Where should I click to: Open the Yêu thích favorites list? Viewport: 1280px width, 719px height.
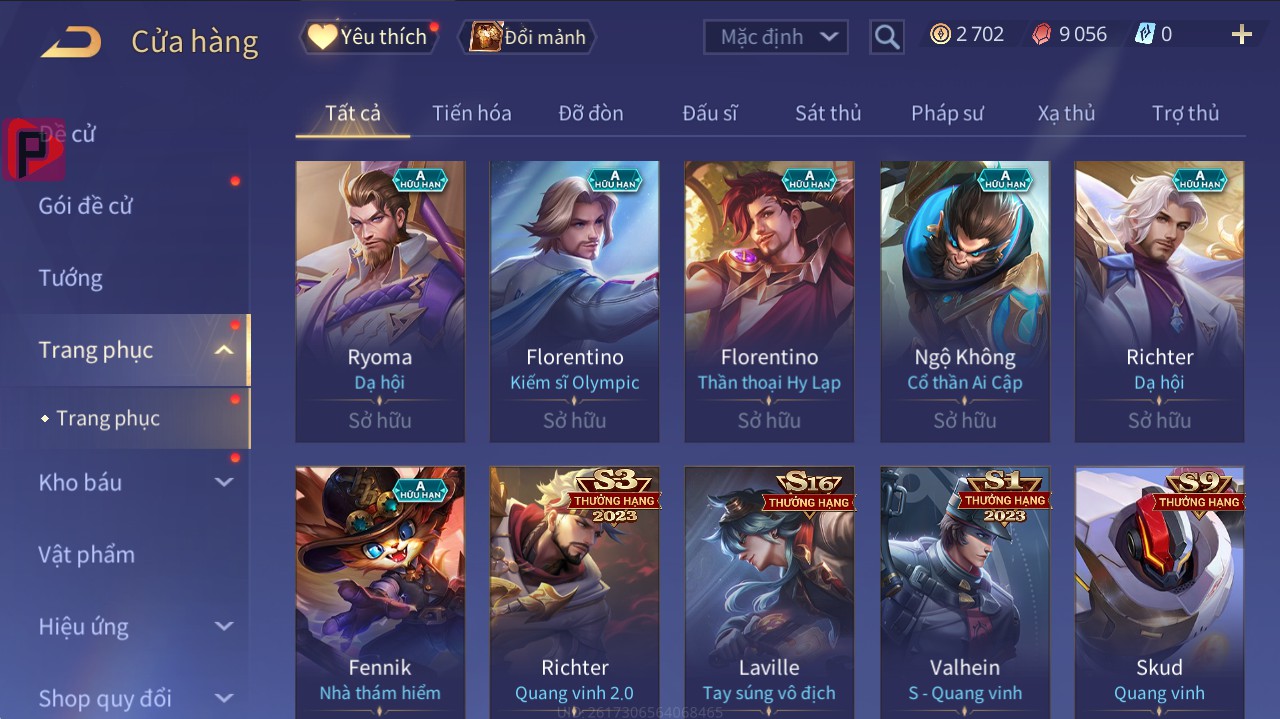click(x=369, y=37)
